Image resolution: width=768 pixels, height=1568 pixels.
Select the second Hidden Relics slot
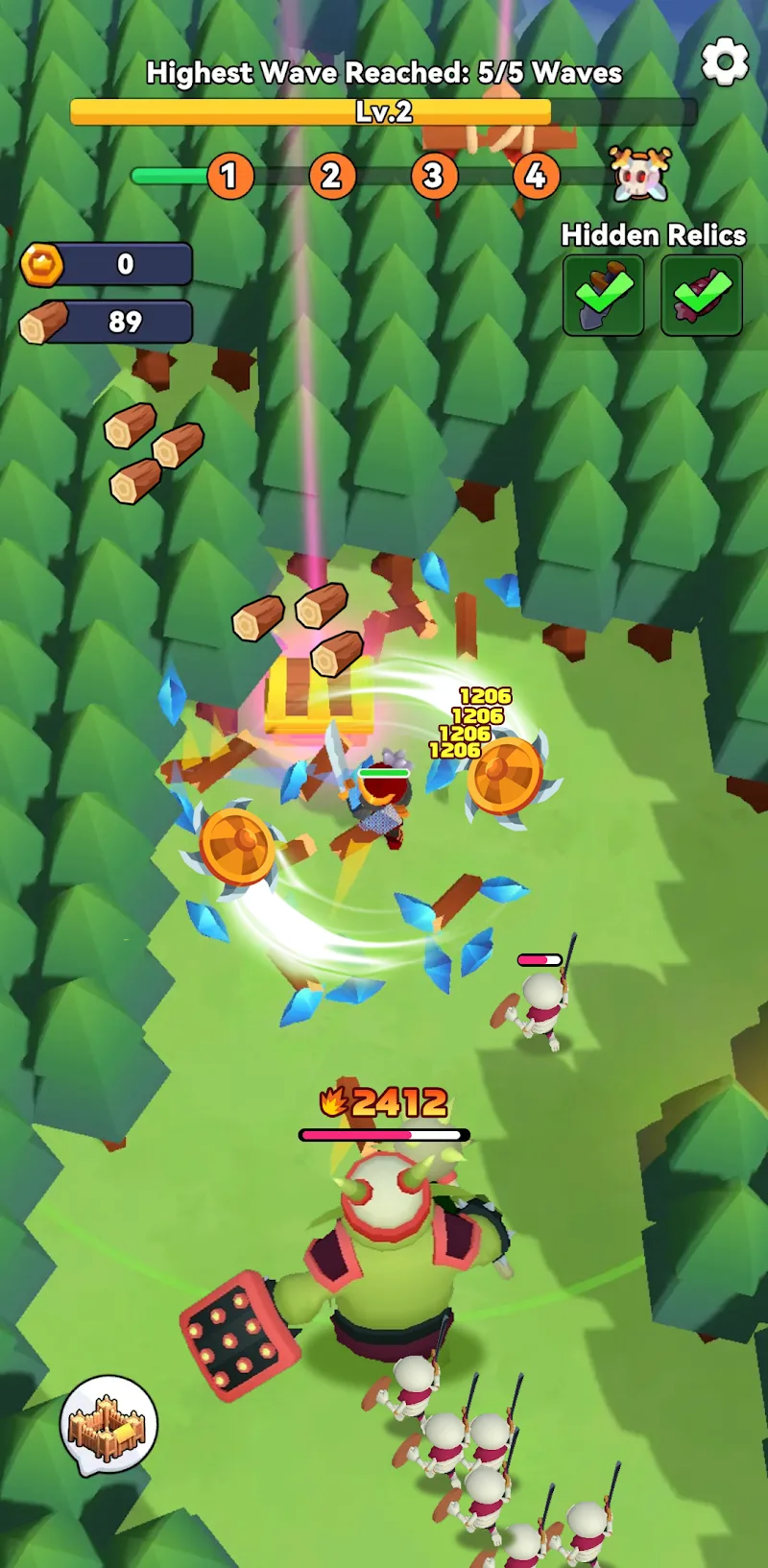click(702, 295)
